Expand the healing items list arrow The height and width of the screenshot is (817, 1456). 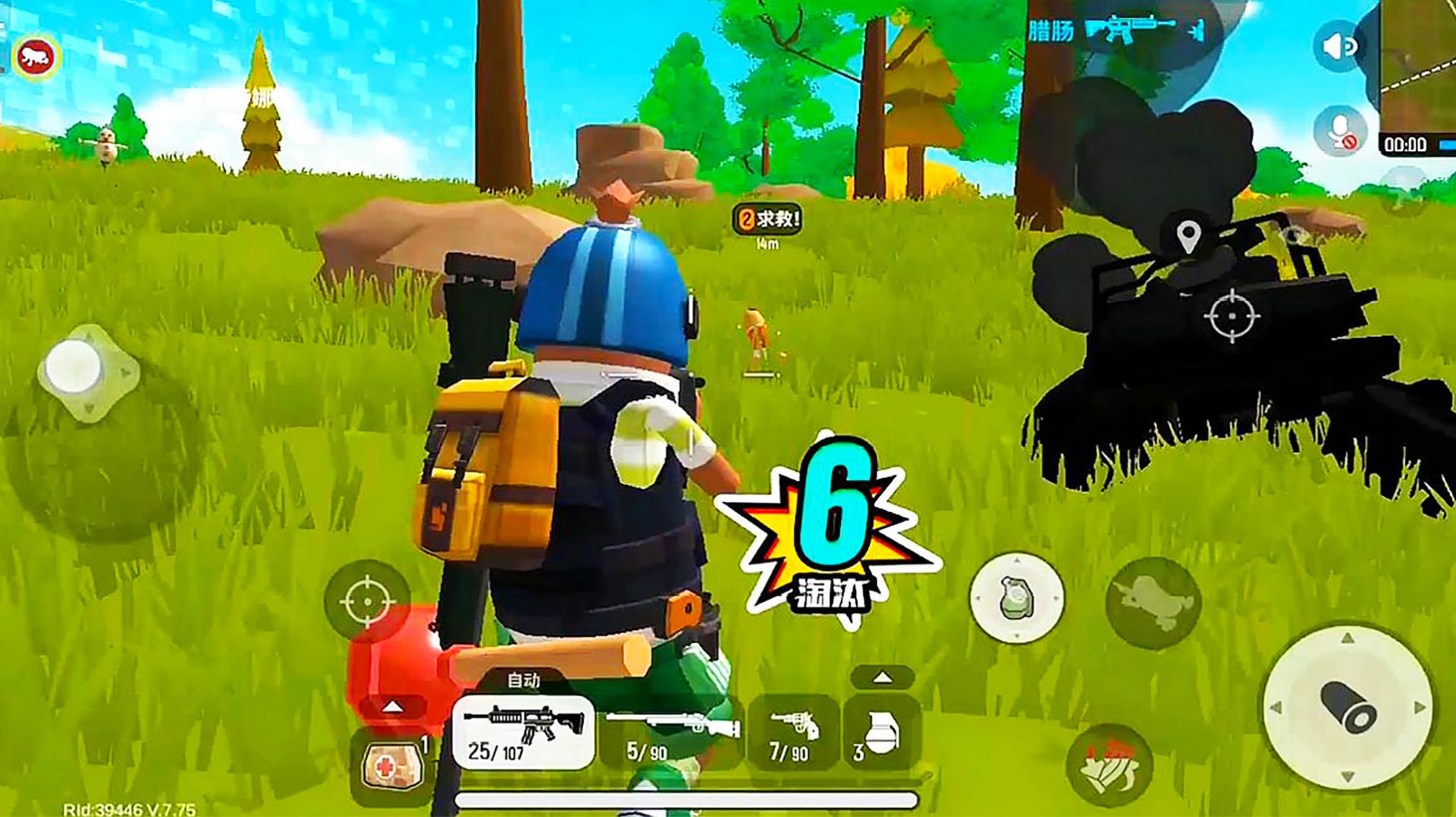click(392, 707)
